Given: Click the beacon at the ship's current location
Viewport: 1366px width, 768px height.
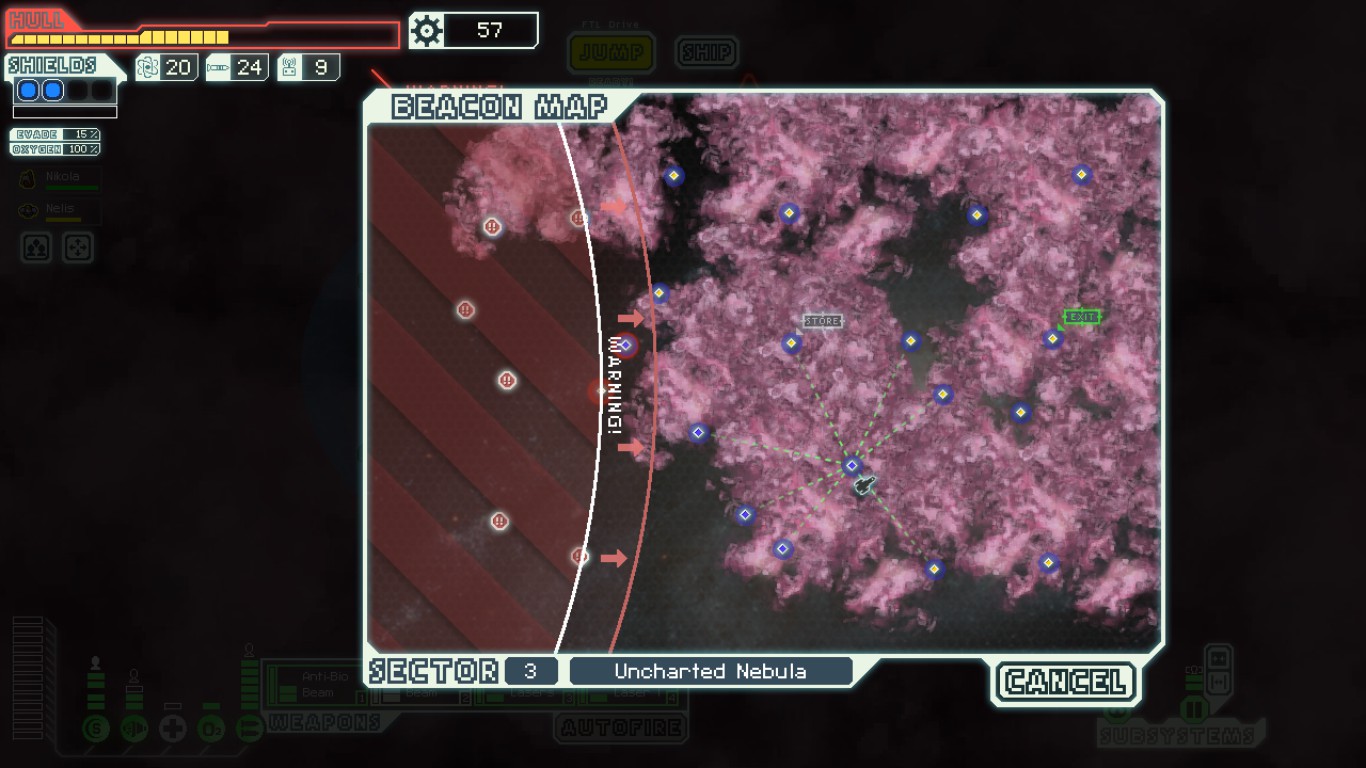Looking at the screenshot, I should click(x=852, y=466).
